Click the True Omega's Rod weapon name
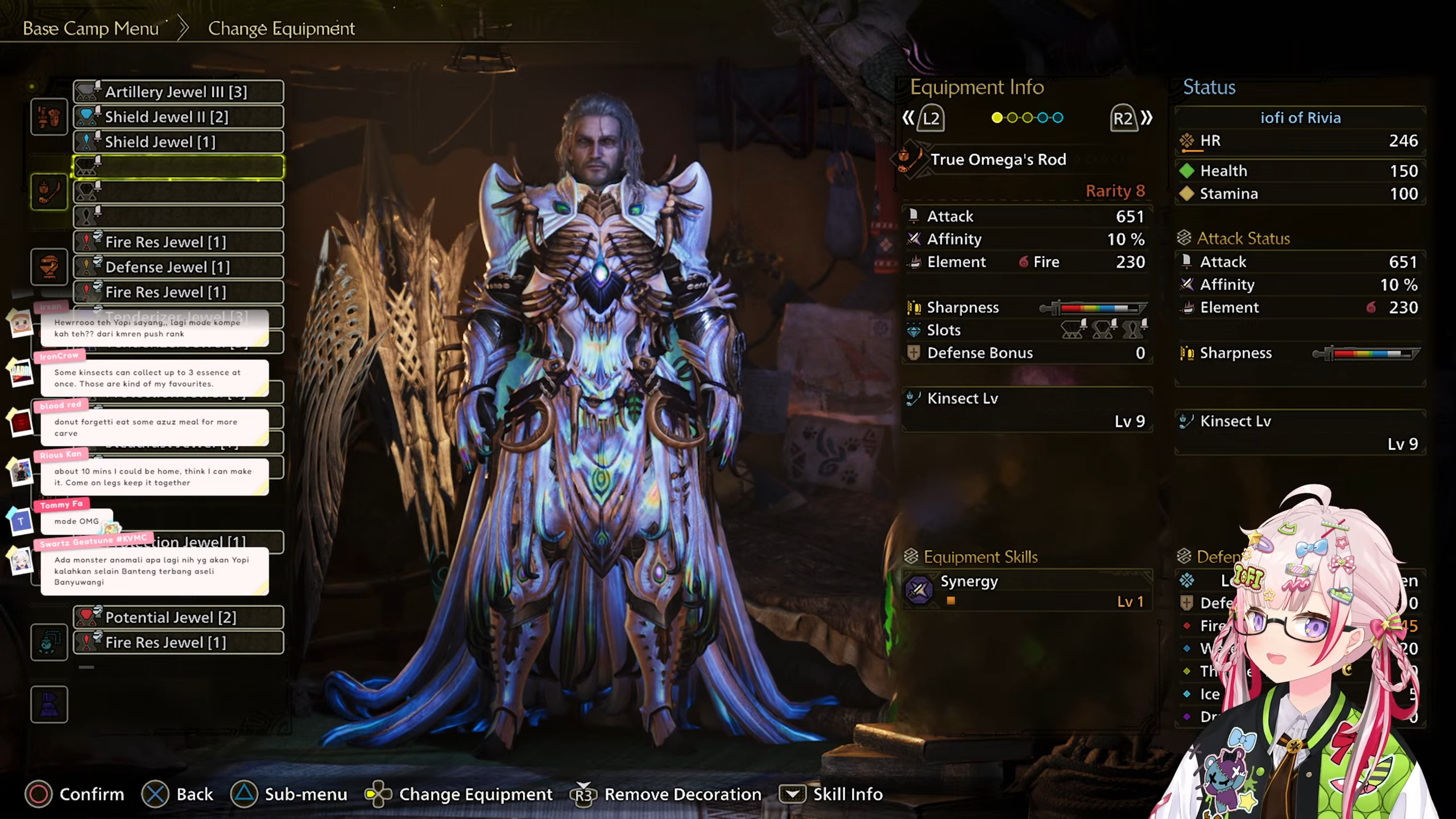The width and height of the screenshot is (1456, 819). (998, 160)
